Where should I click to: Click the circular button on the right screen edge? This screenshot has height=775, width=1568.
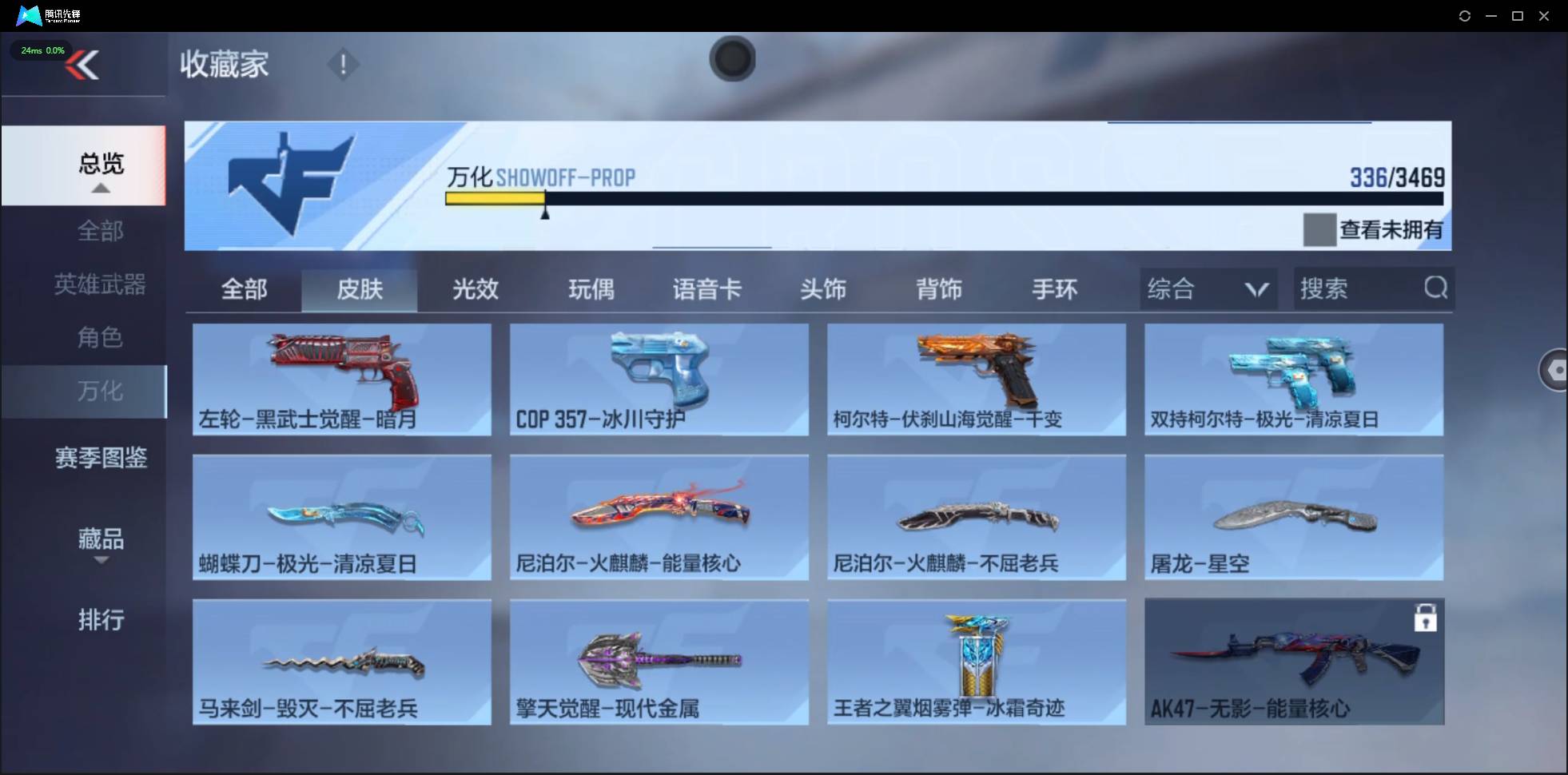coord(1555,370)
